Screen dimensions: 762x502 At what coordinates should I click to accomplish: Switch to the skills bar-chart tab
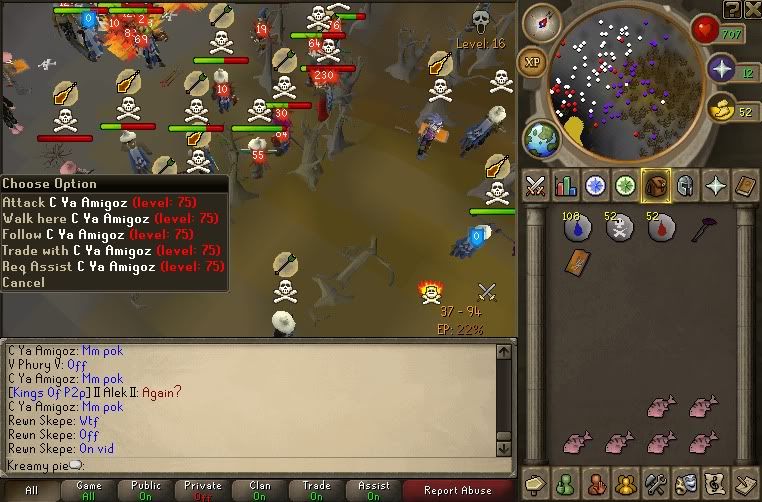(565, 186)
